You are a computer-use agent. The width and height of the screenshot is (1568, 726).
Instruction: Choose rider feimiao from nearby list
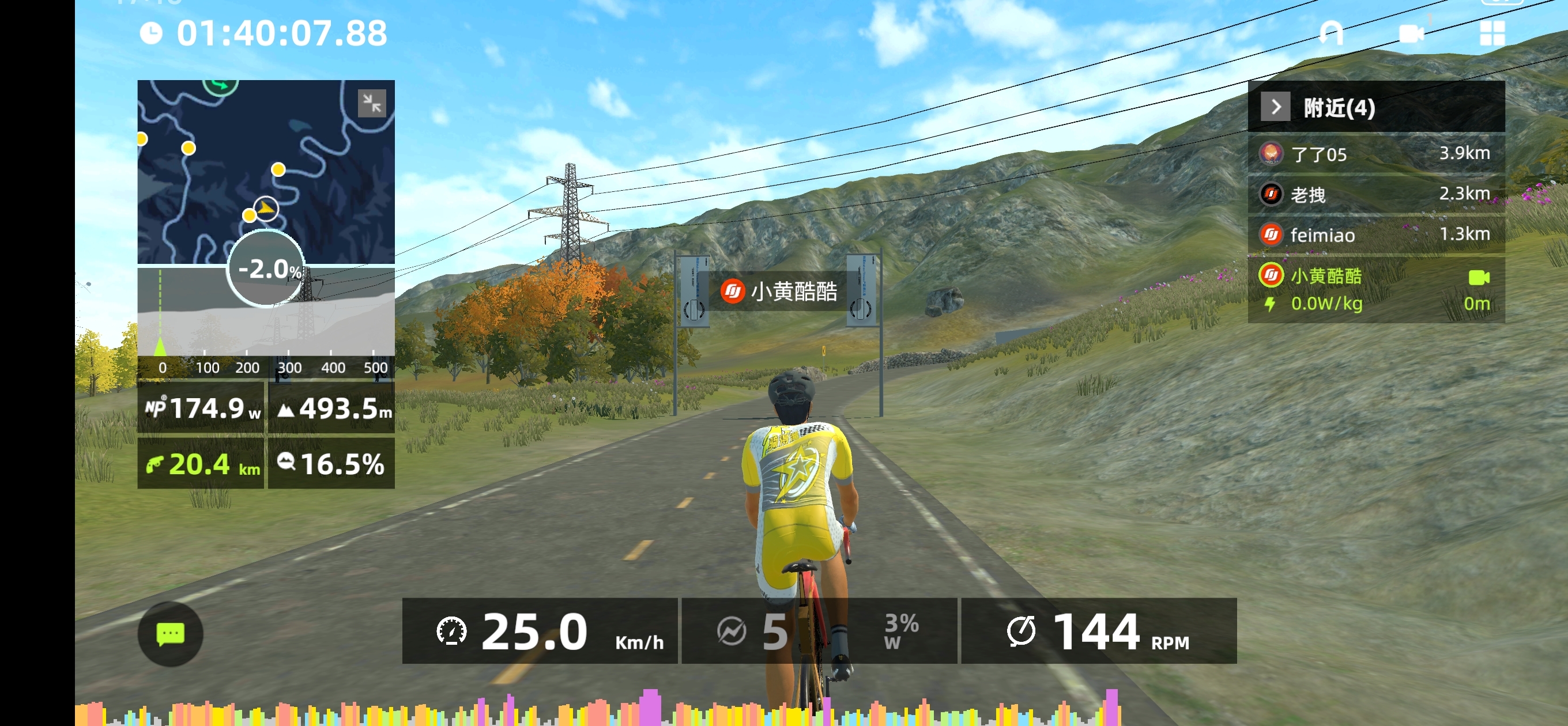point(1375,235)
